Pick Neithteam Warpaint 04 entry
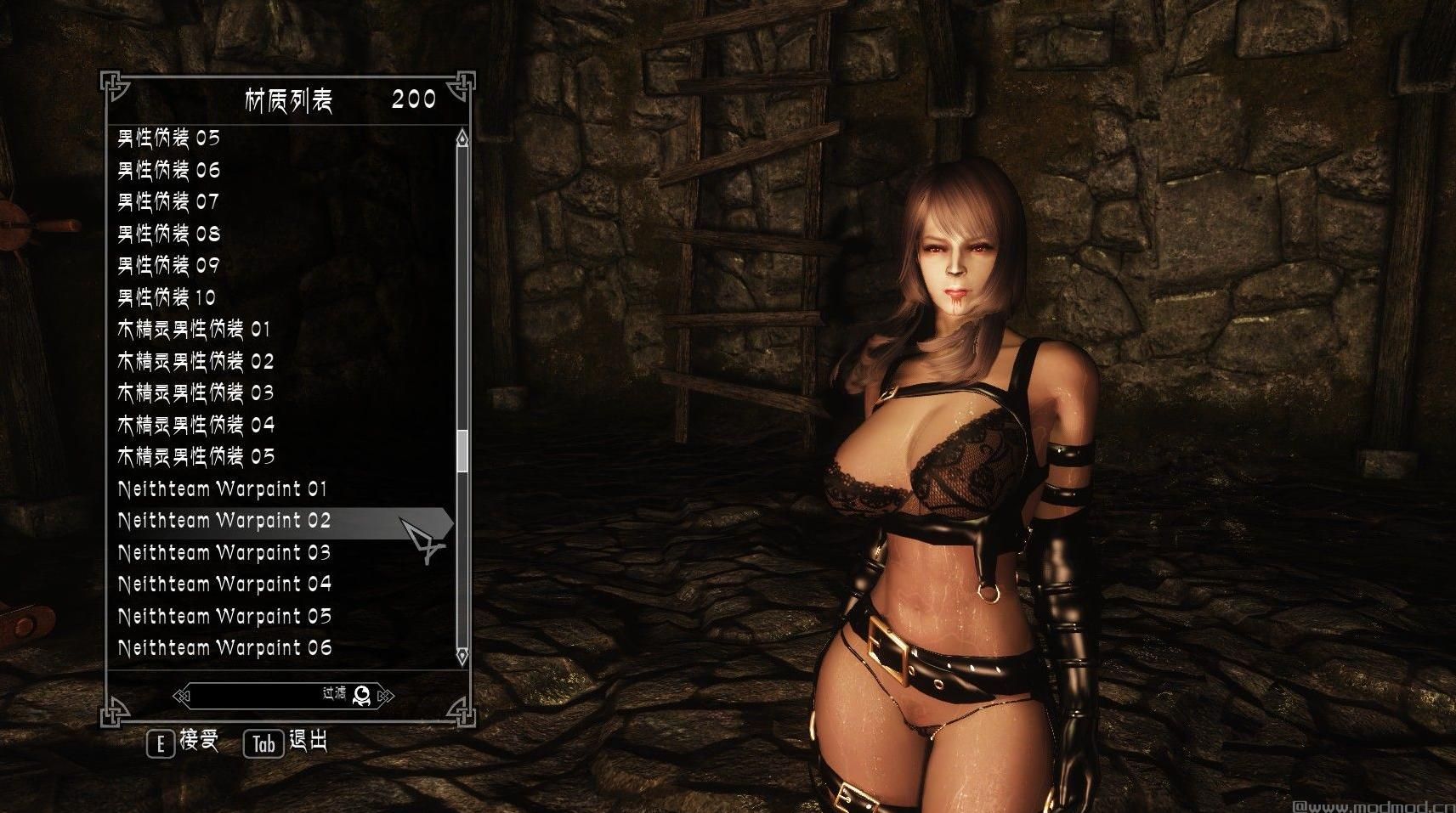Screen dimensions: 1456x813 pyautogui.click(x=224, y=584)
